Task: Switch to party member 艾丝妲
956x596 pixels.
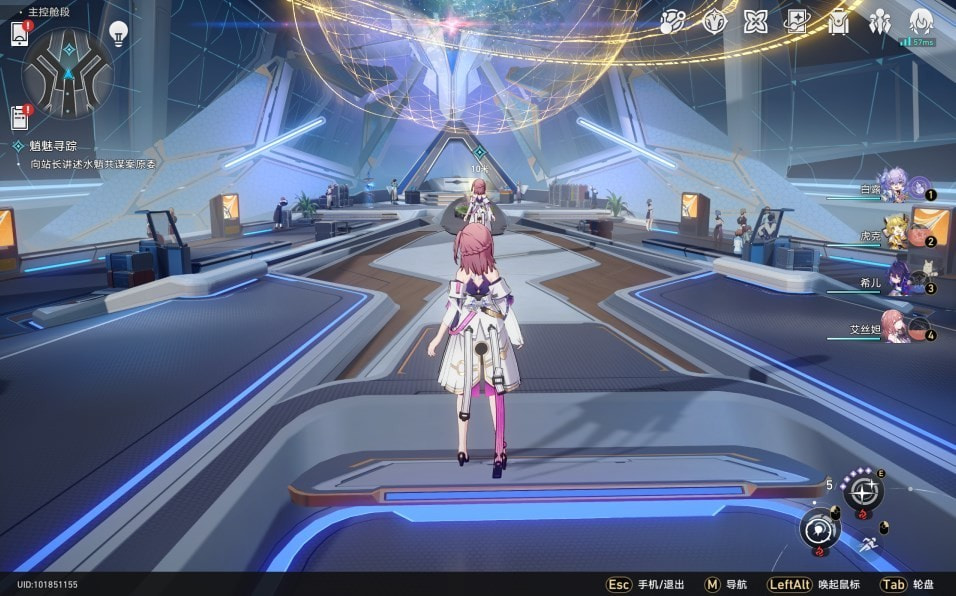Action: point(895,328)
